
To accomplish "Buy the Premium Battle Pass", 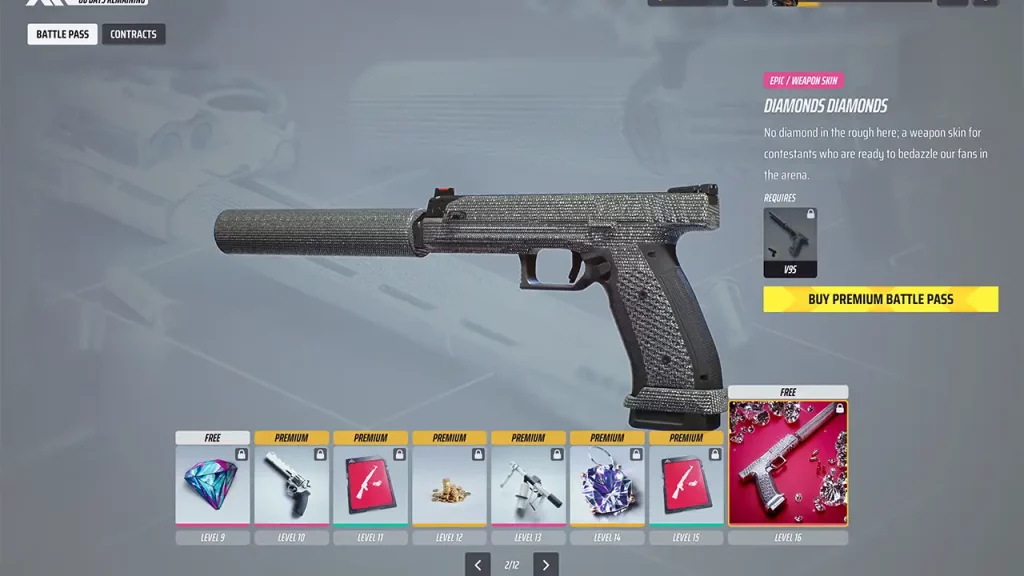I will (x=880, y=299).
